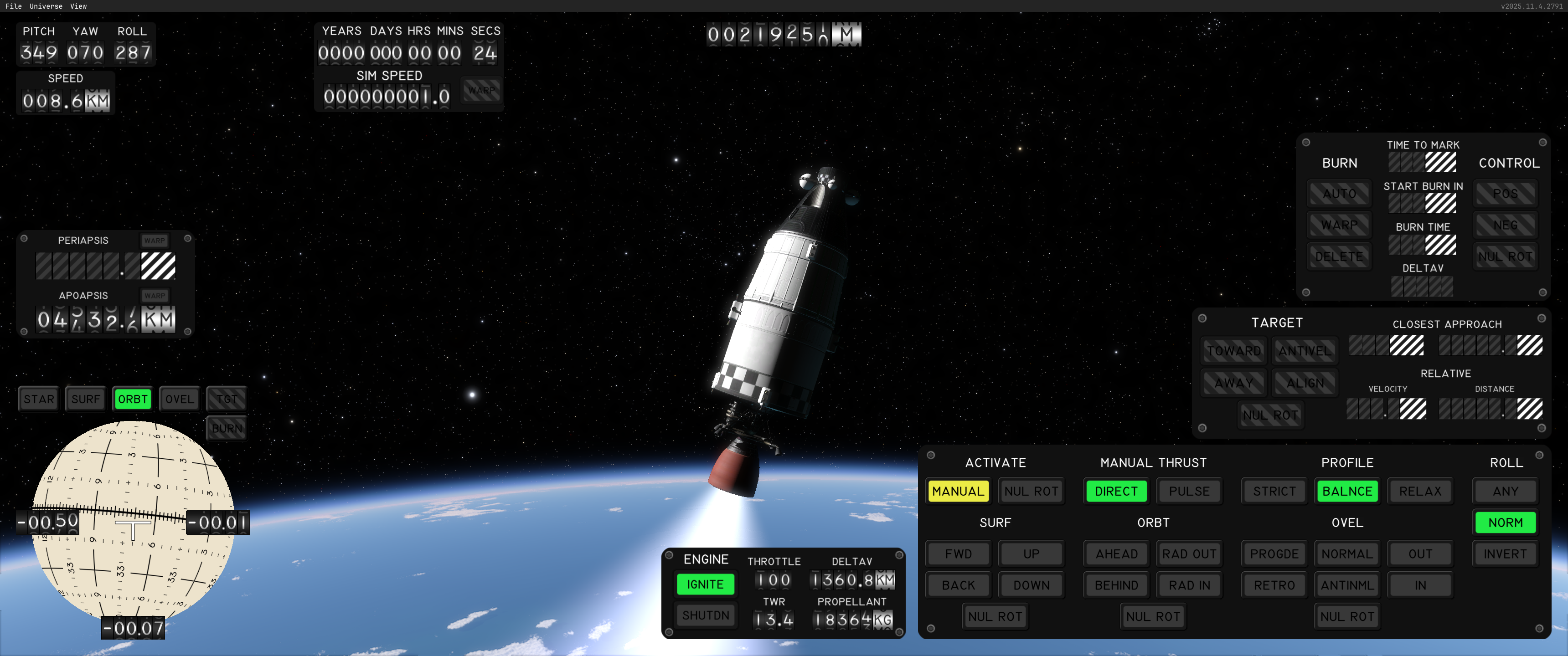Image resolution: width=1568 pixels, height=656 pixels.
Task: Toggle the MANUAL activate button
Action: pyautogui.click(x=958, y=491)
